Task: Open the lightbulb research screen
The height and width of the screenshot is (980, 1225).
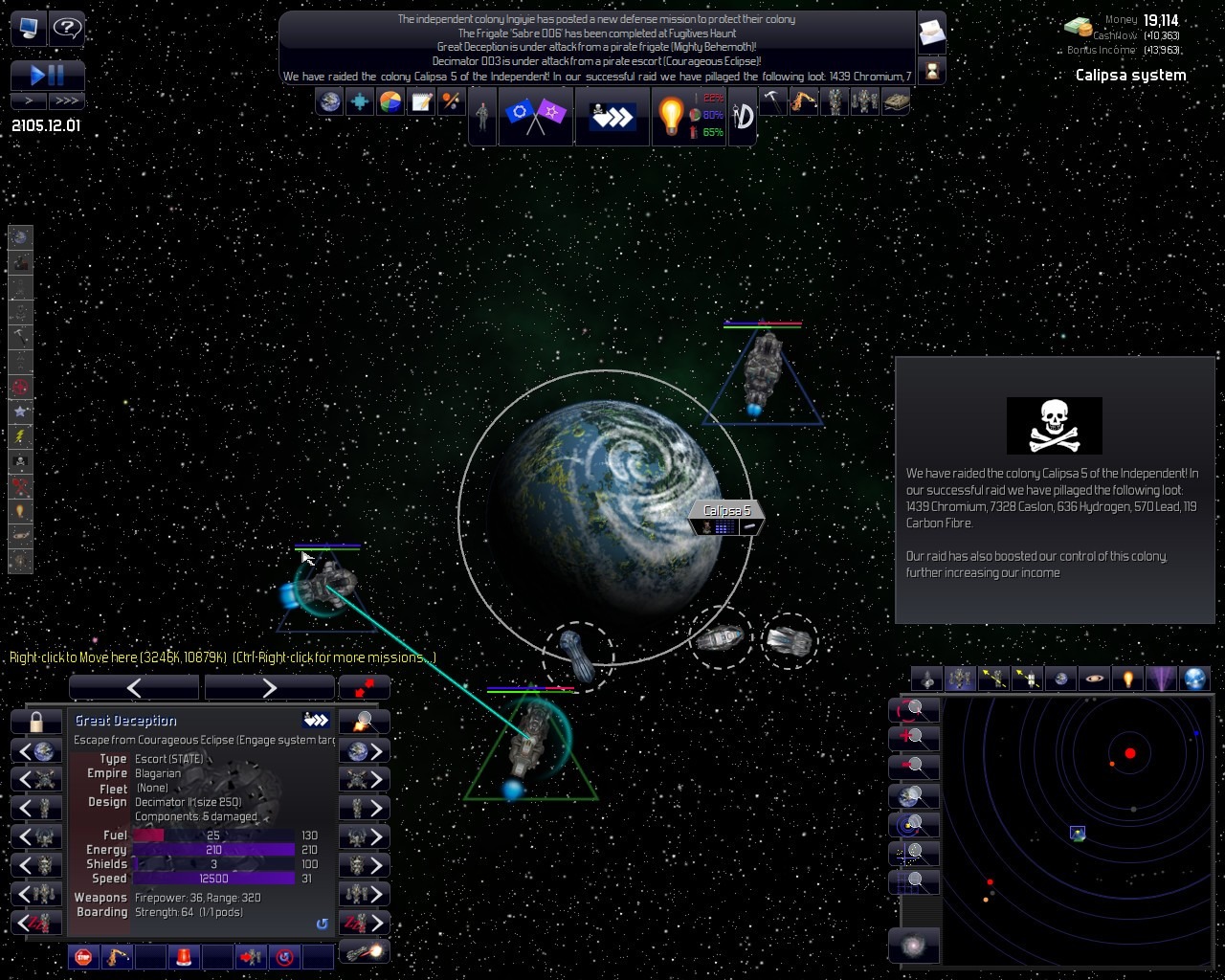Action: (x=671, y=116)
